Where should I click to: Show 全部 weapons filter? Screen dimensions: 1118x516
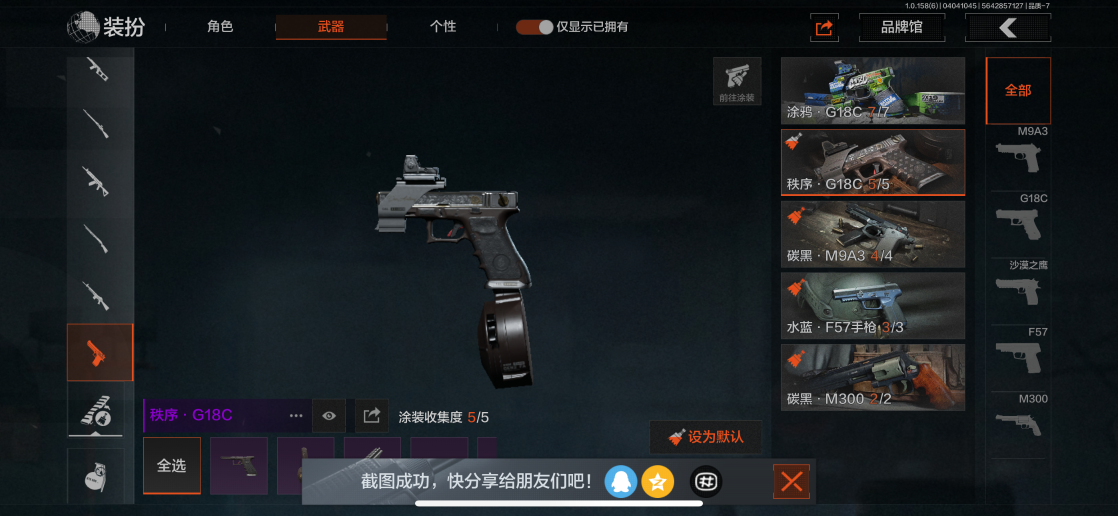[x=1018, y=90]
